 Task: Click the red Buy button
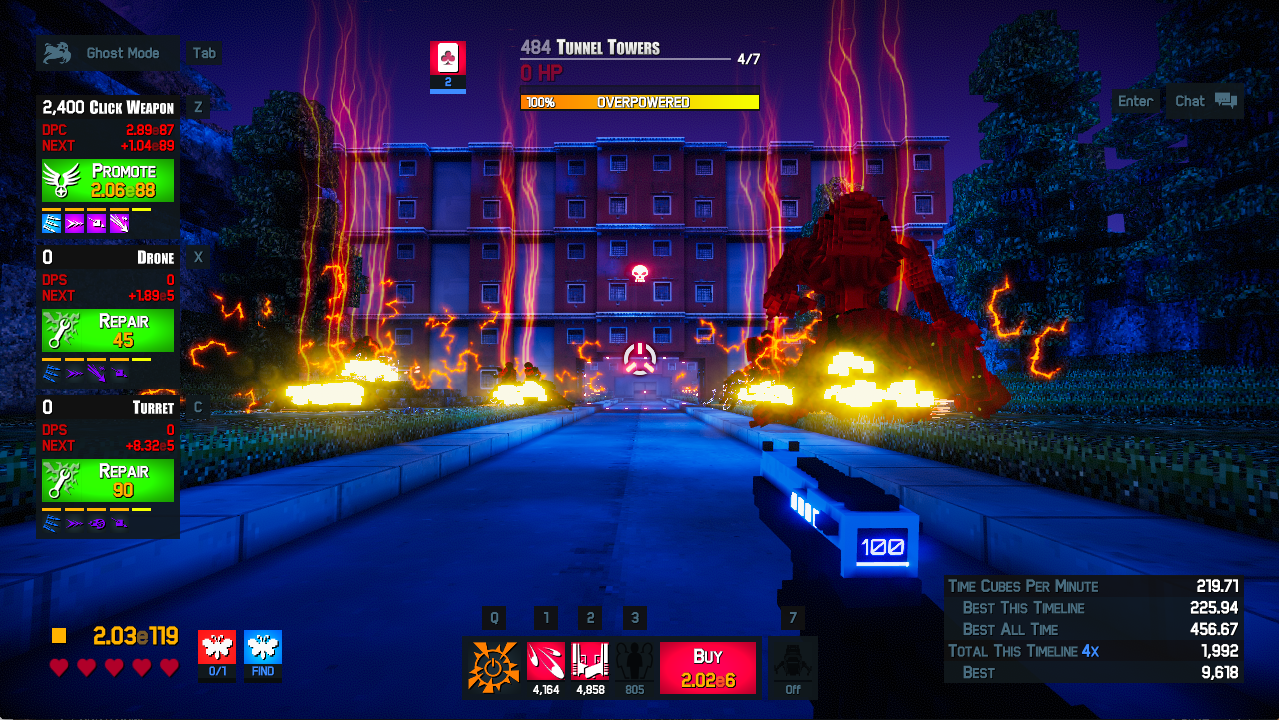tap(707, 667)
